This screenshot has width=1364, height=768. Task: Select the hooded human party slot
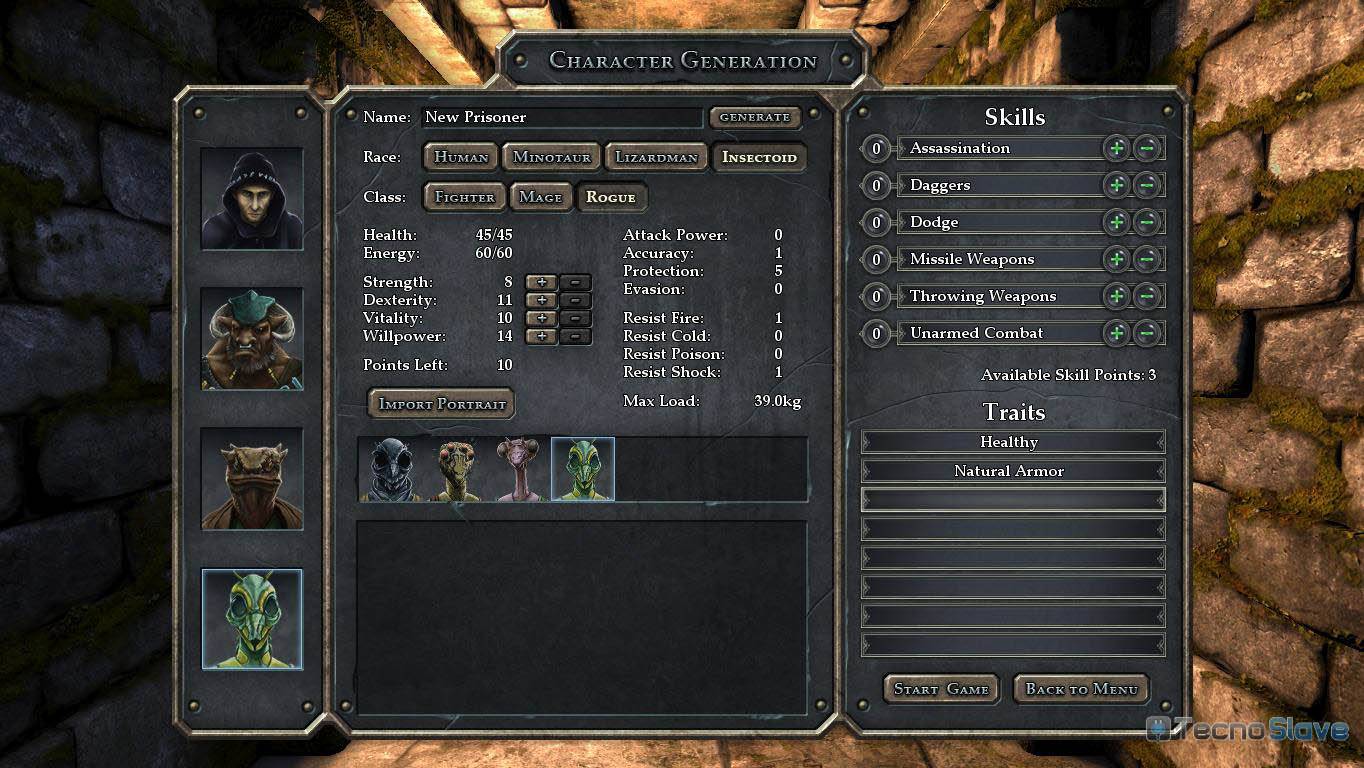(x=252, y=198)
